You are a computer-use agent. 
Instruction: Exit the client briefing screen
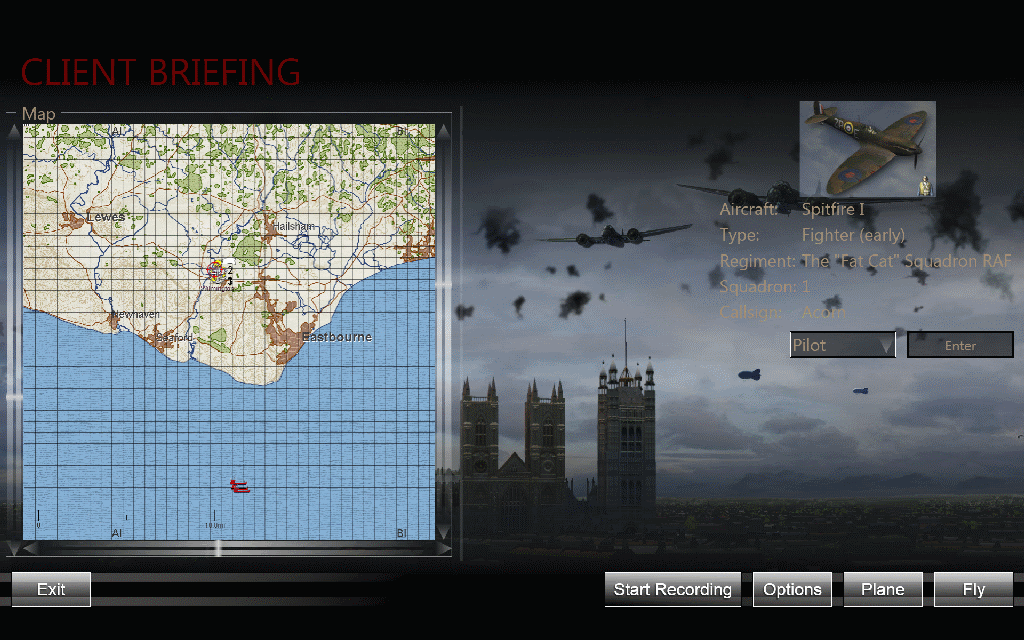pos(51,589)
